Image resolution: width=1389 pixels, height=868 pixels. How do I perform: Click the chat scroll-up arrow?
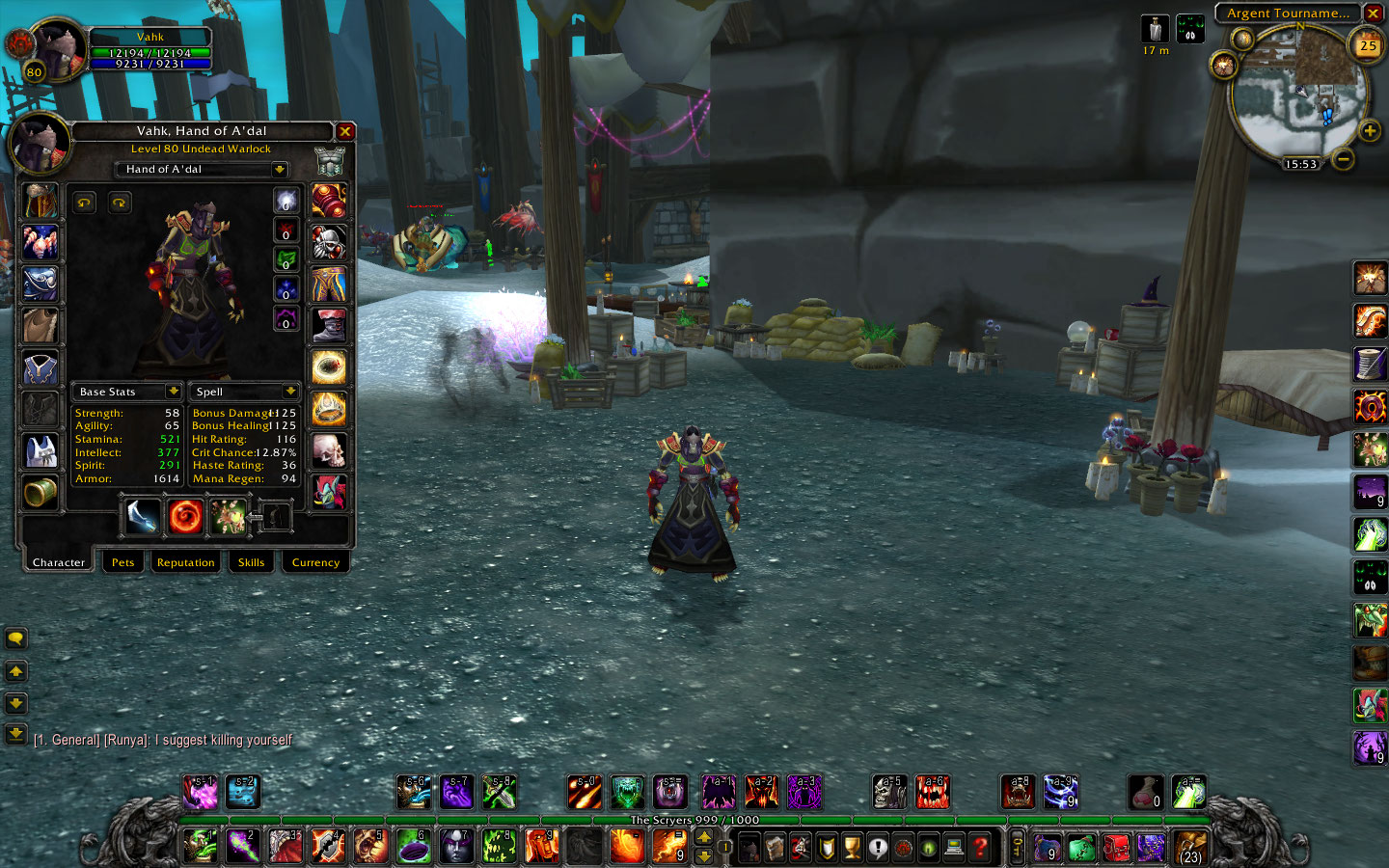click(15, 671)
